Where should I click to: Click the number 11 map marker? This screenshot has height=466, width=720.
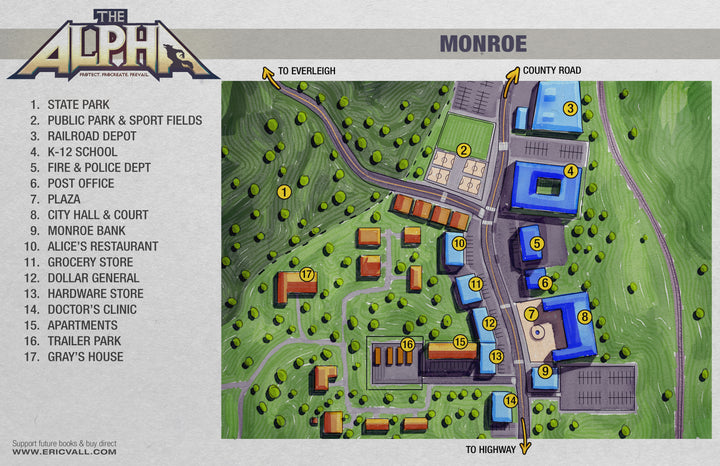pyautogui.click(x=476, y=285)
